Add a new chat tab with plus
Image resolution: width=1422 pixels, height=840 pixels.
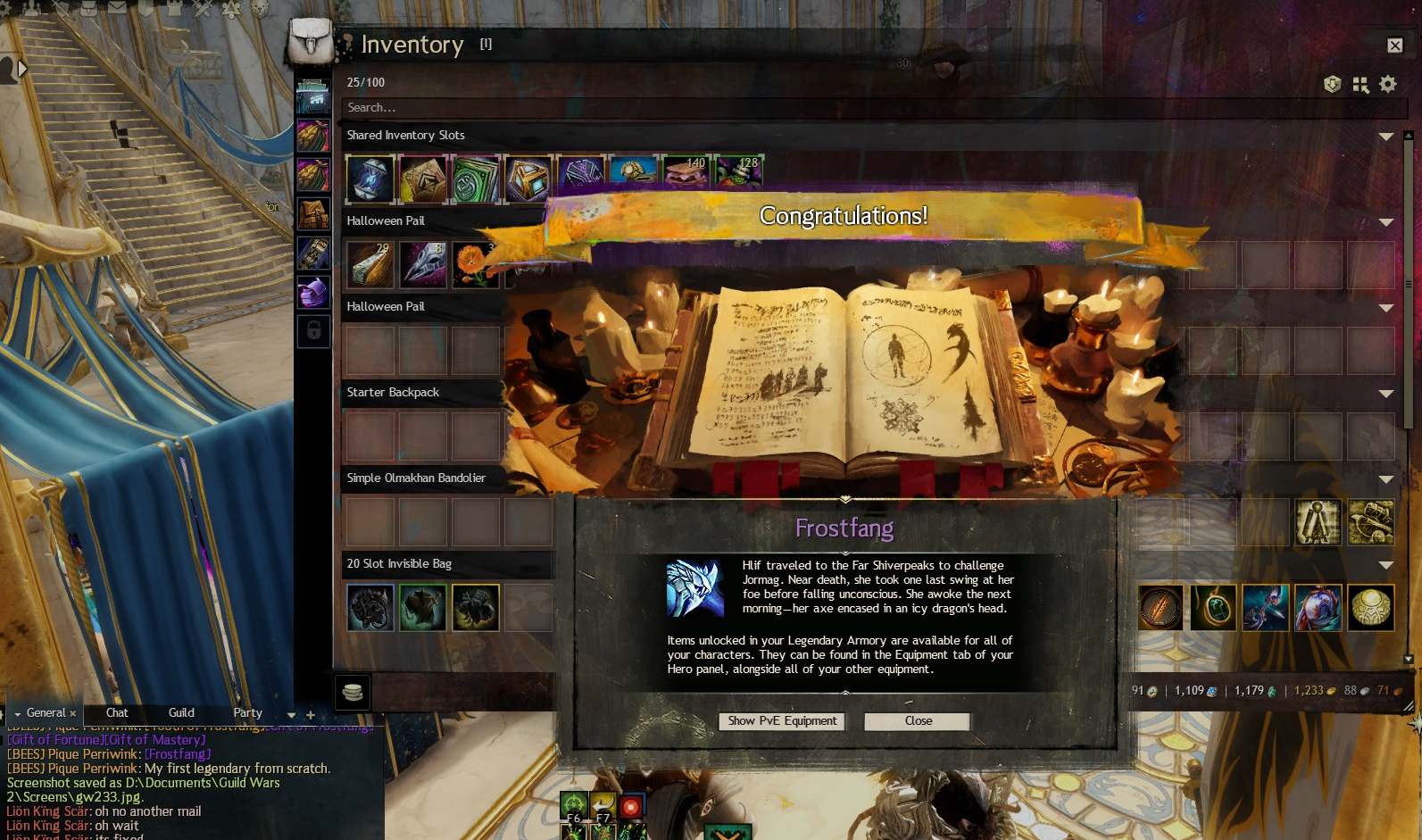[x=311, y=715]
